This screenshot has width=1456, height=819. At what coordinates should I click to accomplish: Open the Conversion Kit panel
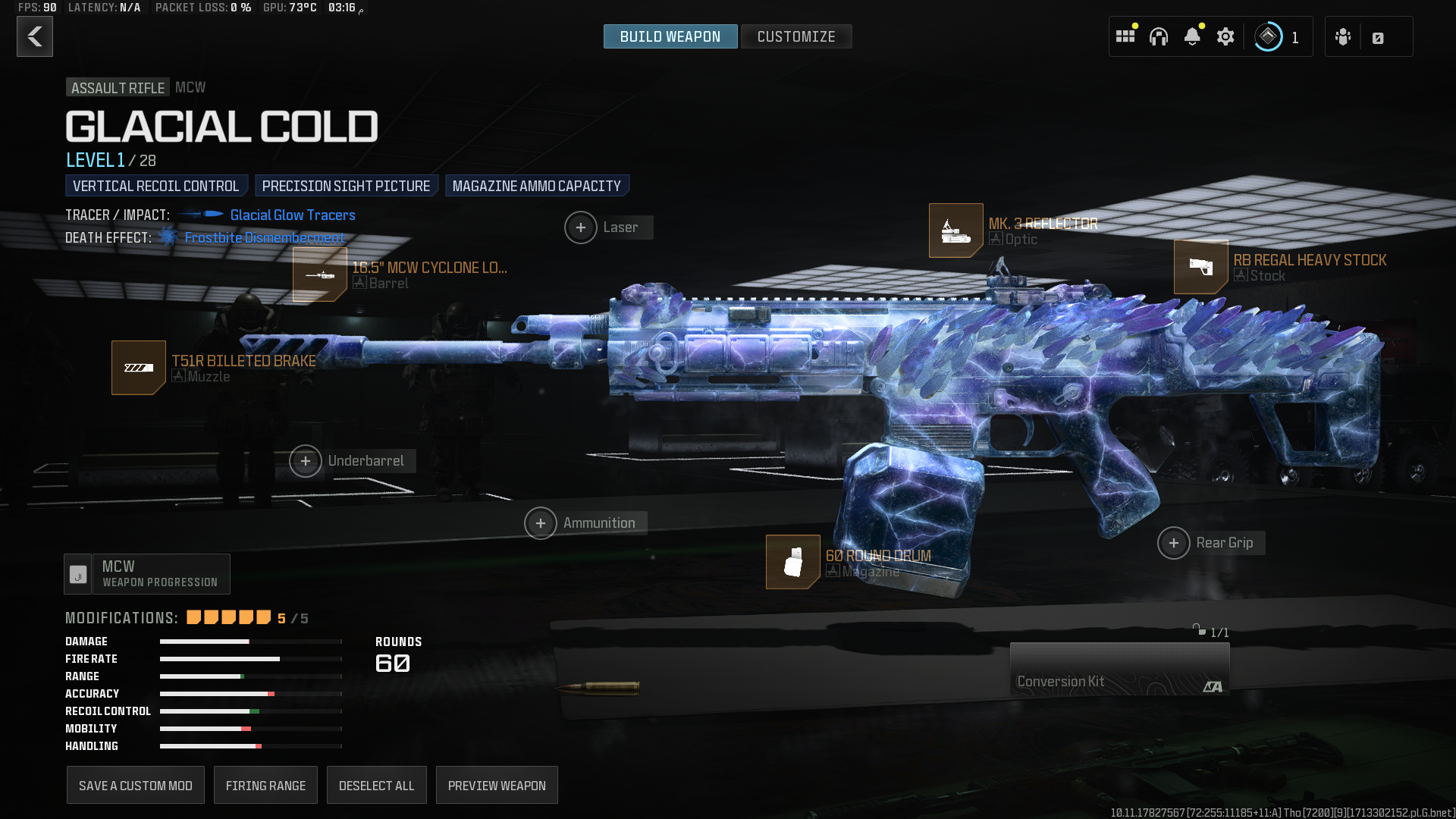(1119, 669)
